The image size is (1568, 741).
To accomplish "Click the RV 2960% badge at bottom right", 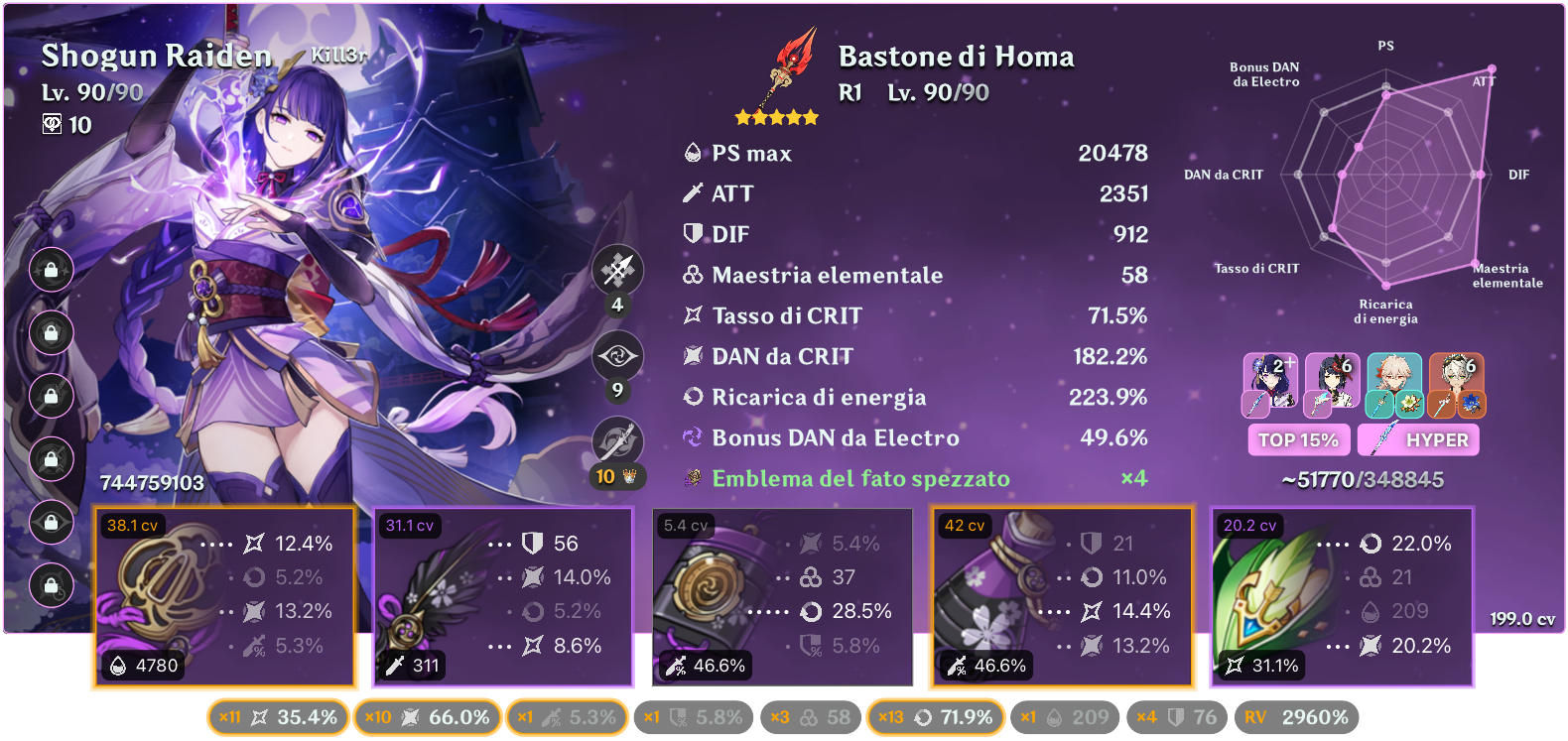I will pyautogui.click(x=1295, y=716).
